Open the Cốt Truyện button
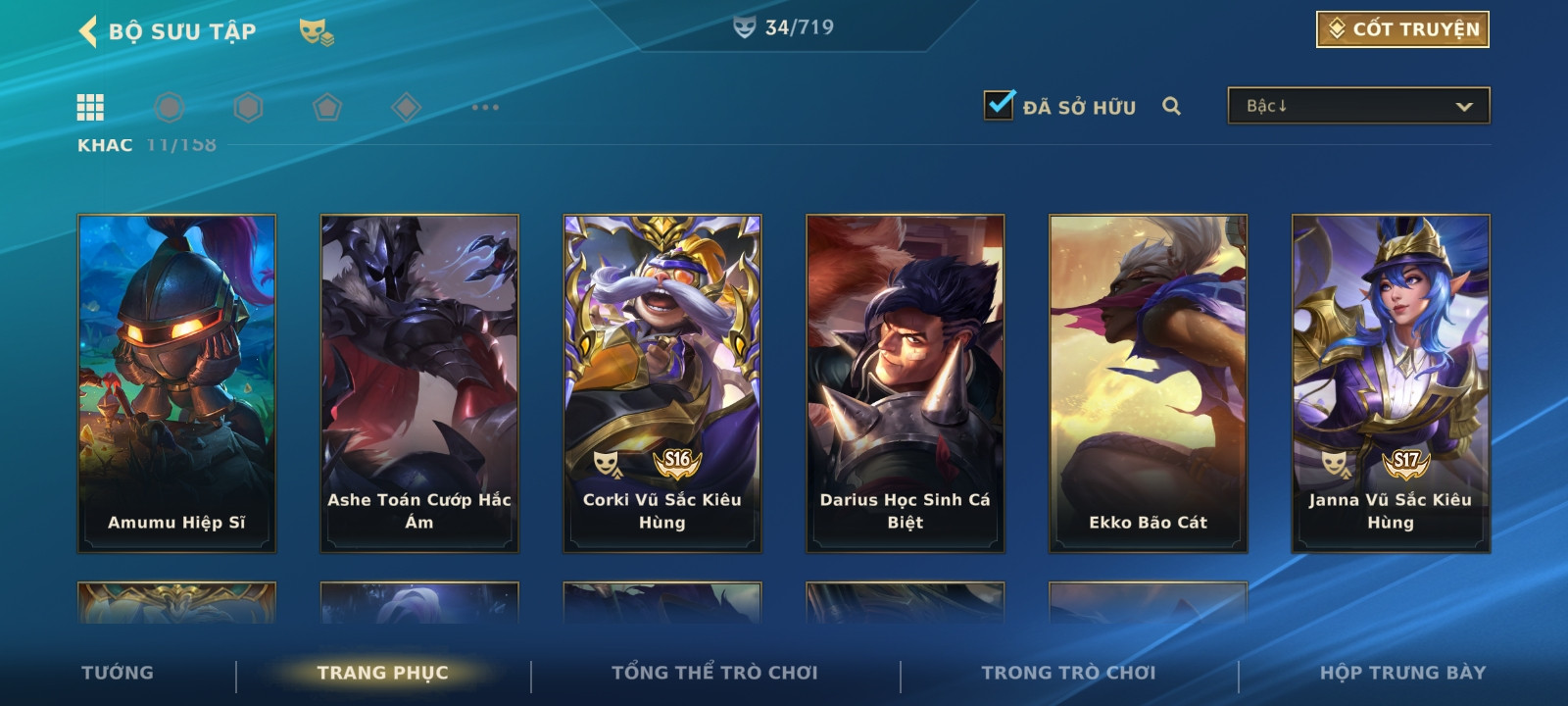 coord(1402,29)
